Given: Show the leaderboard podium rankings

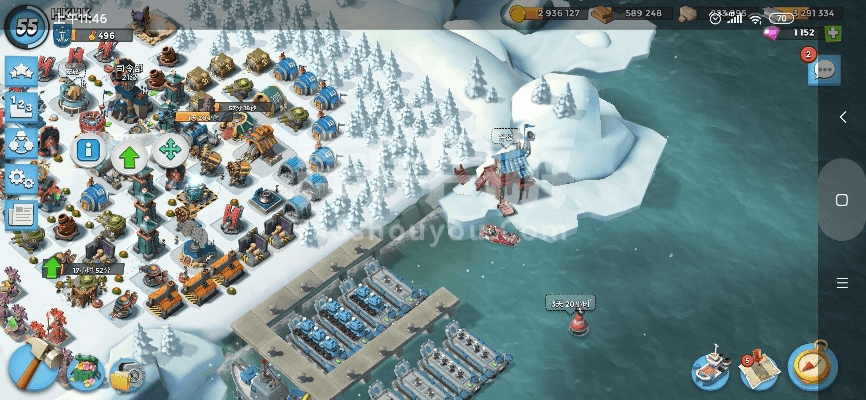Looking at the screenshot, I should tap(21, 106).
